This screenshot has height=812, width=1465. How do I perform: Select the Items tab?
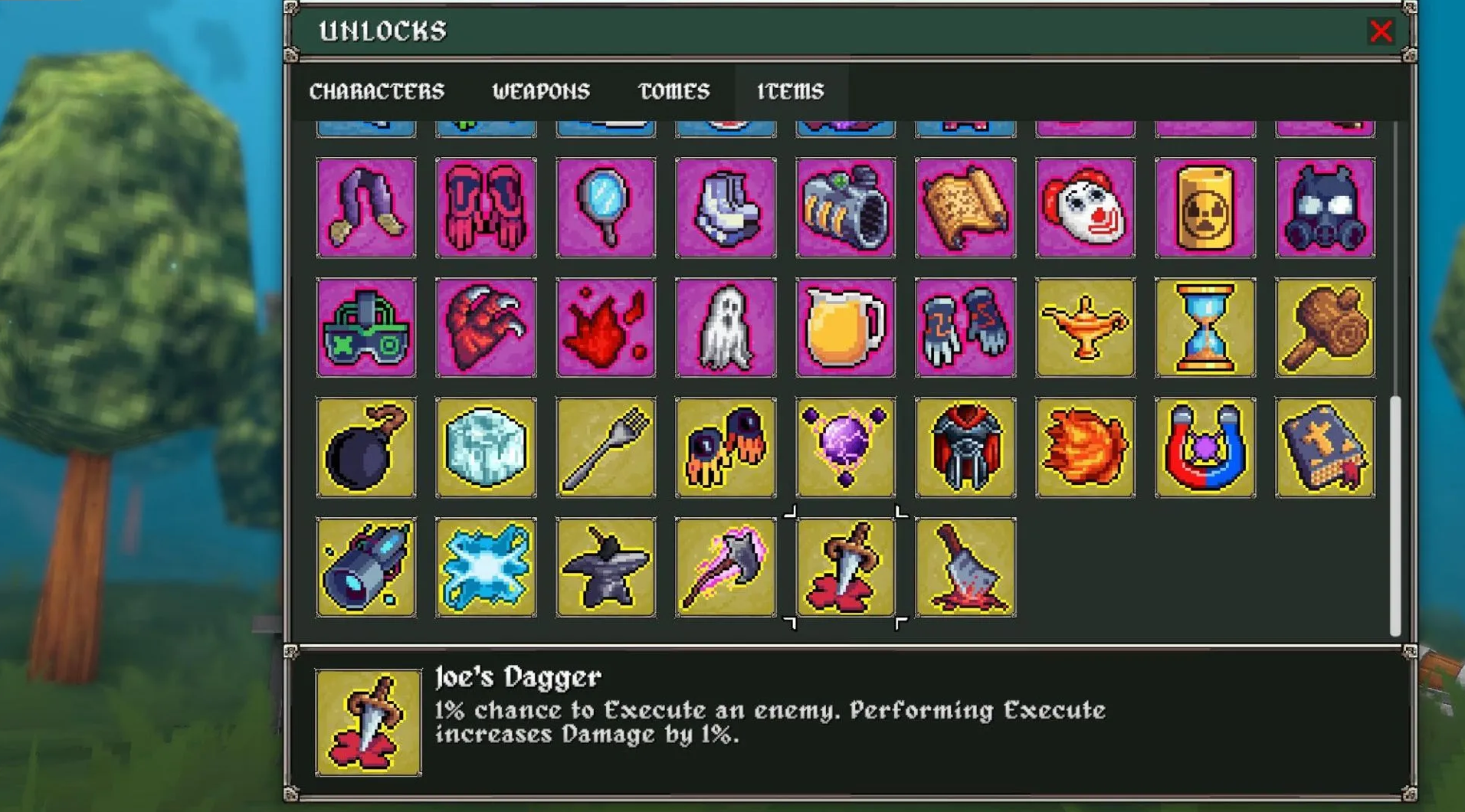[790, 91]
